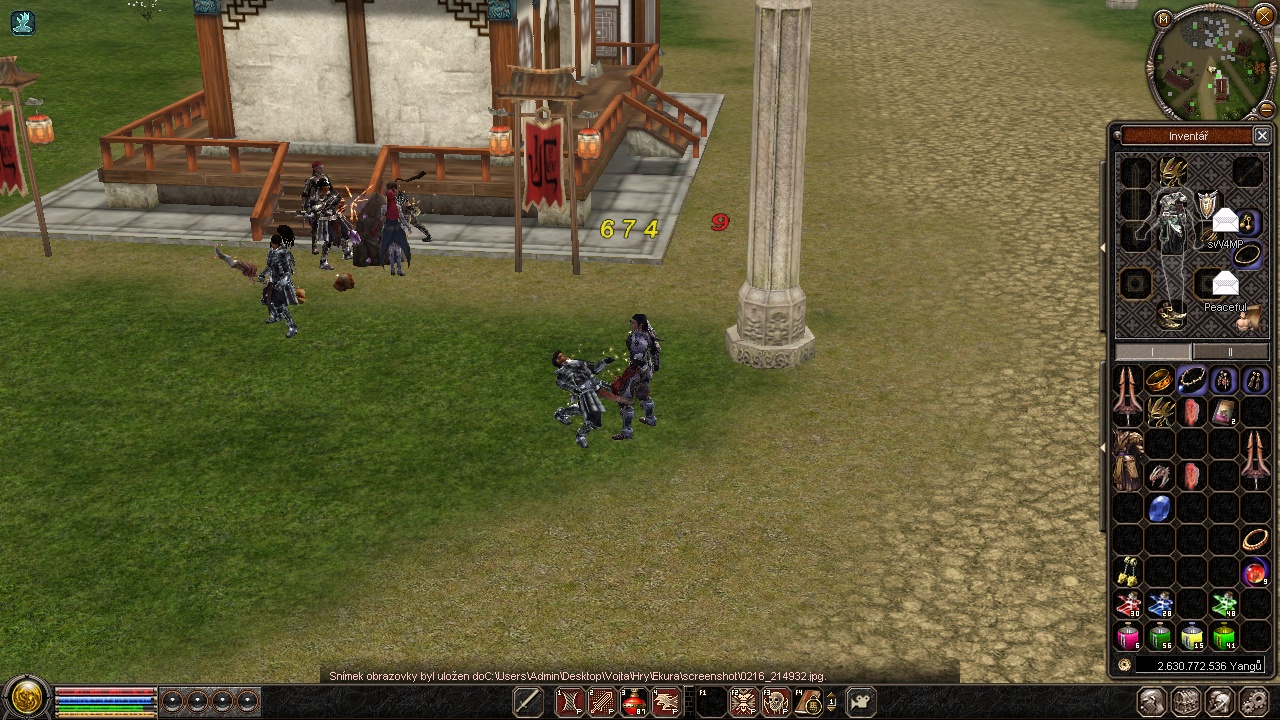Activate the skull skill in slot F3
Viewport: 1280px width, 720px height.
(x=776, y=702)
